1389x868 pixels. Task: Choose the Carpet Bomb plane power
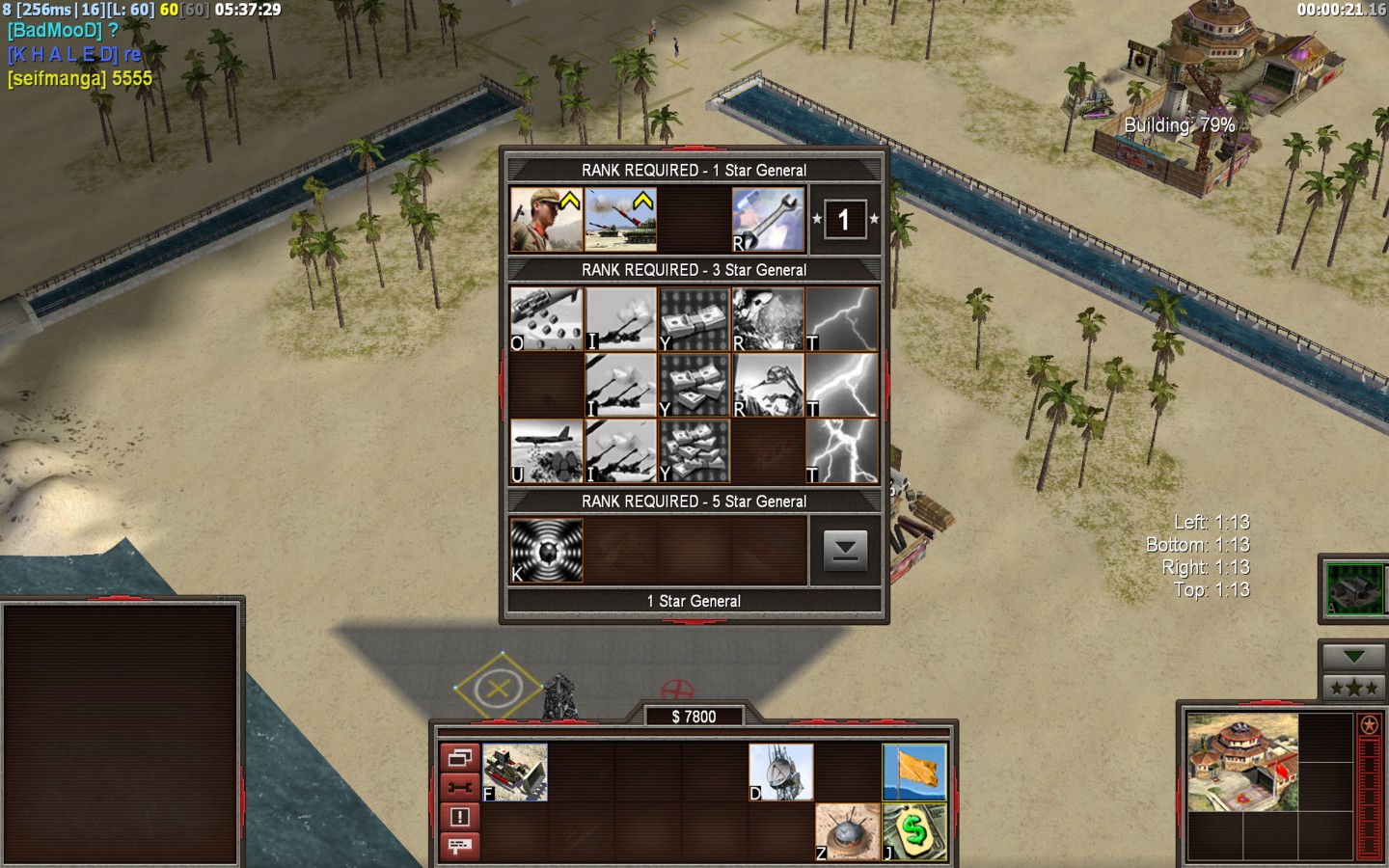click(546, 451)
